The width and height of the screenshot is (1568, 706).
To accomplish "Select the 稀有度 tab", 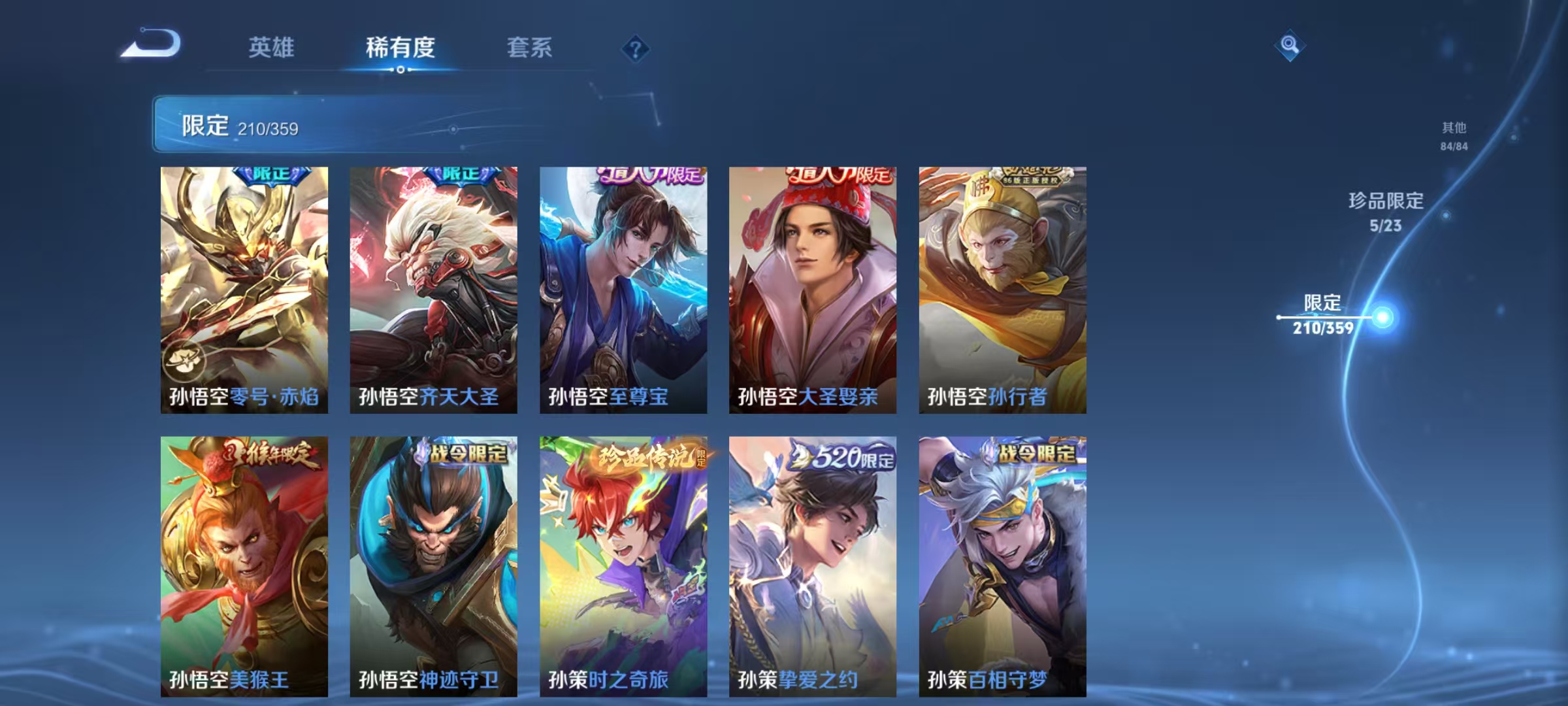I will pyautogui.click(x=401, y=47).
